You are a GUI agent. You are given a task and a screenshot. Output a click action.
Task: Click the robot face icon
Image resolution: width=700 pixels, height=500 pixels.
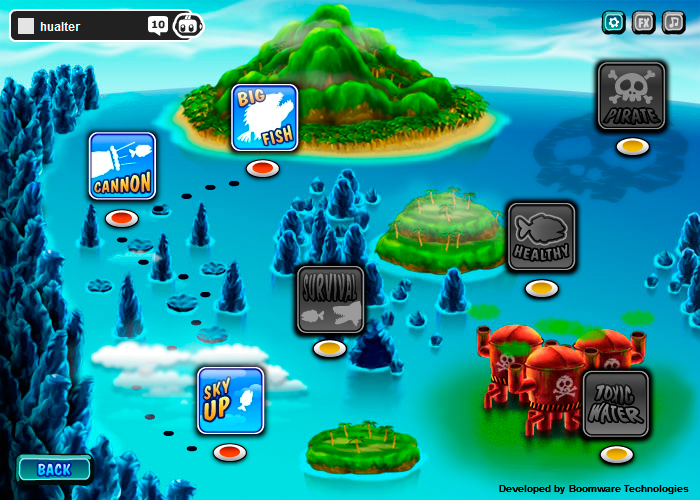(187, 26)
